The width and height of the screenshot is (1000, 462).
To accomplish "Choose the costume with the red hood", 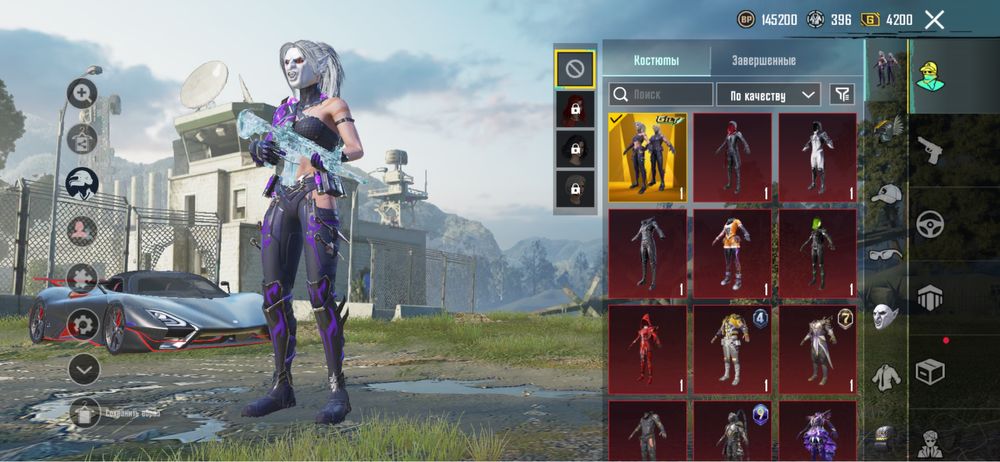I will (x=732, y=157).
